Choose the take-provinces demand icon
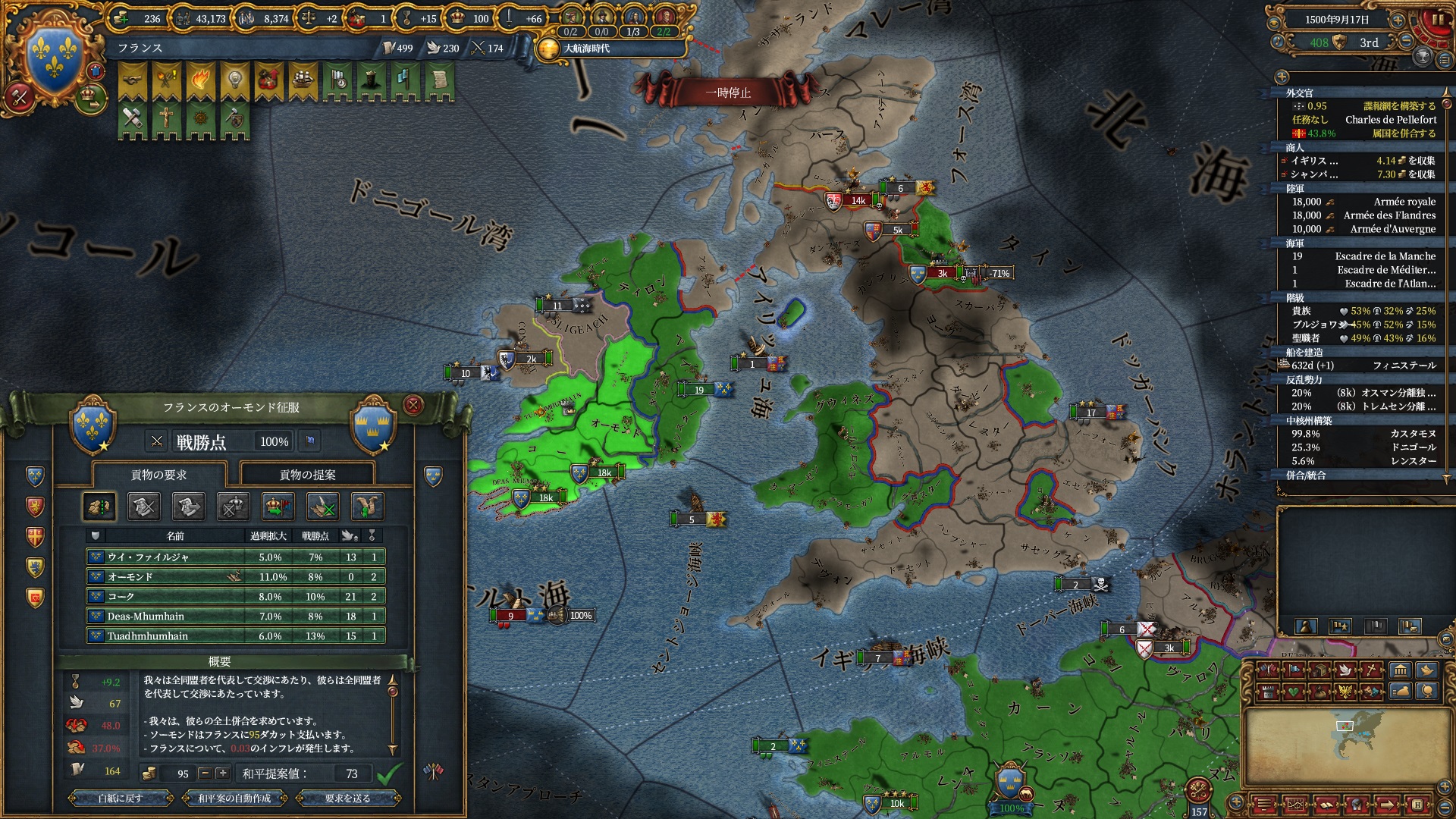This screenshot has width=1456, height=819. coord(99,507)
